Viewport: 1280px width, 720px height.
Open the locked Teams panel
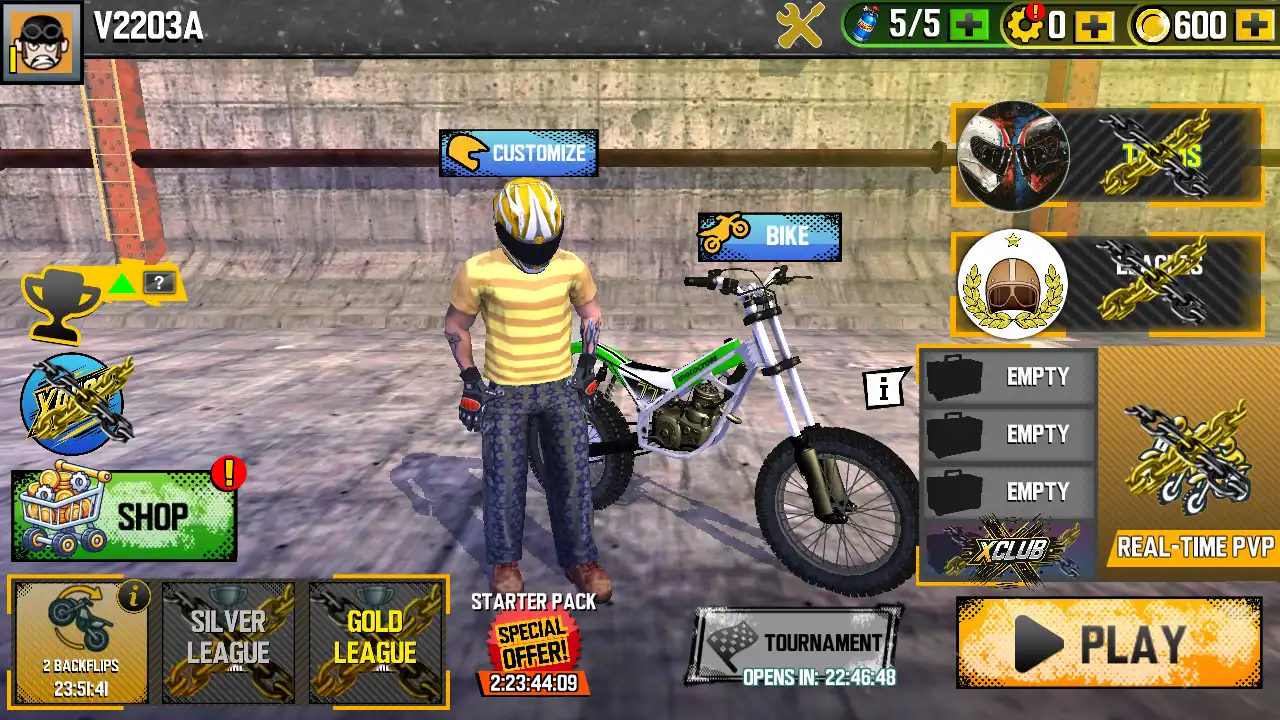tap(1108, 155)
